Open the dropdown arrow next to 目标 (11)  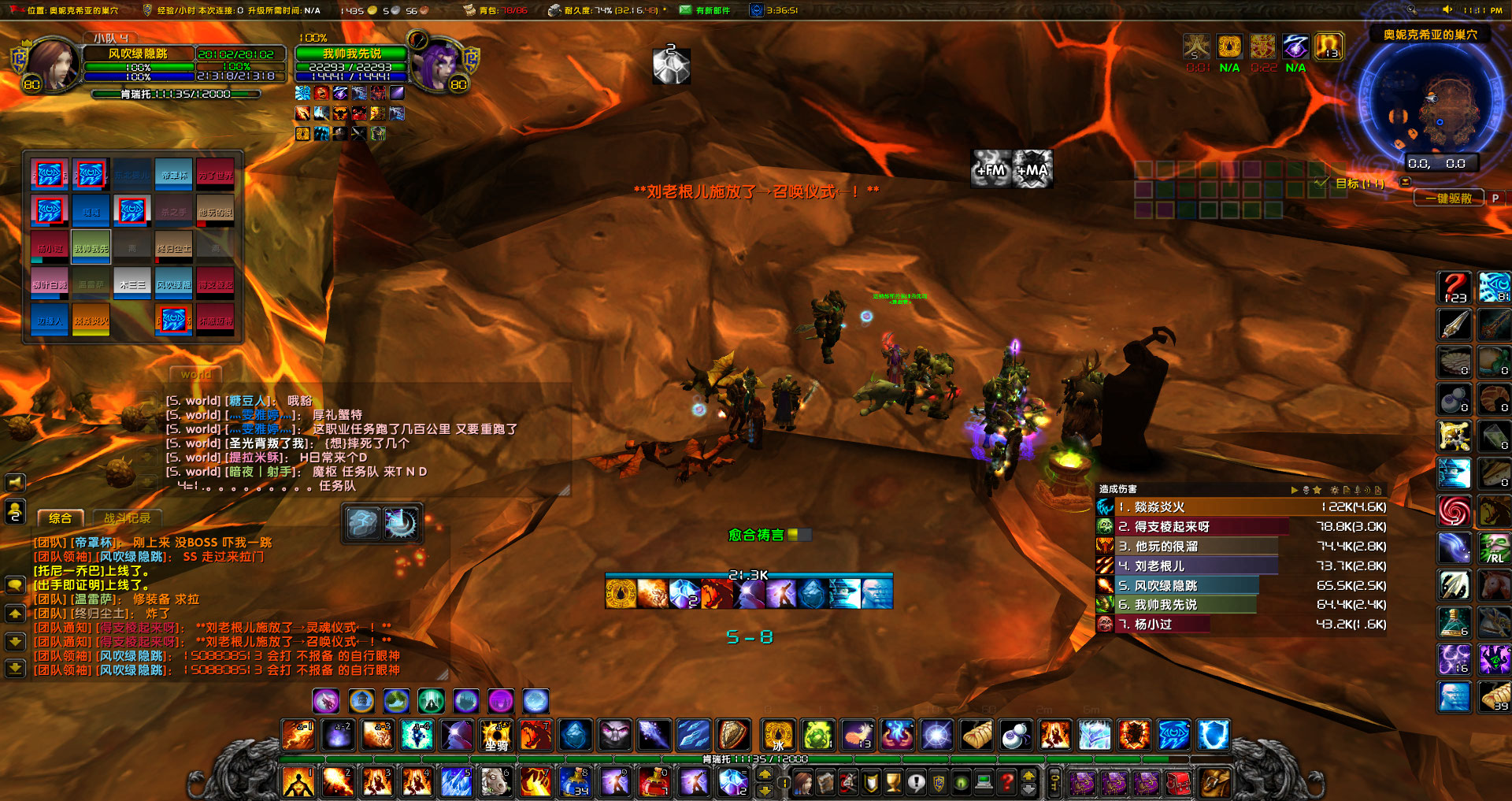pyautogui.click(x=1403, y=180)
